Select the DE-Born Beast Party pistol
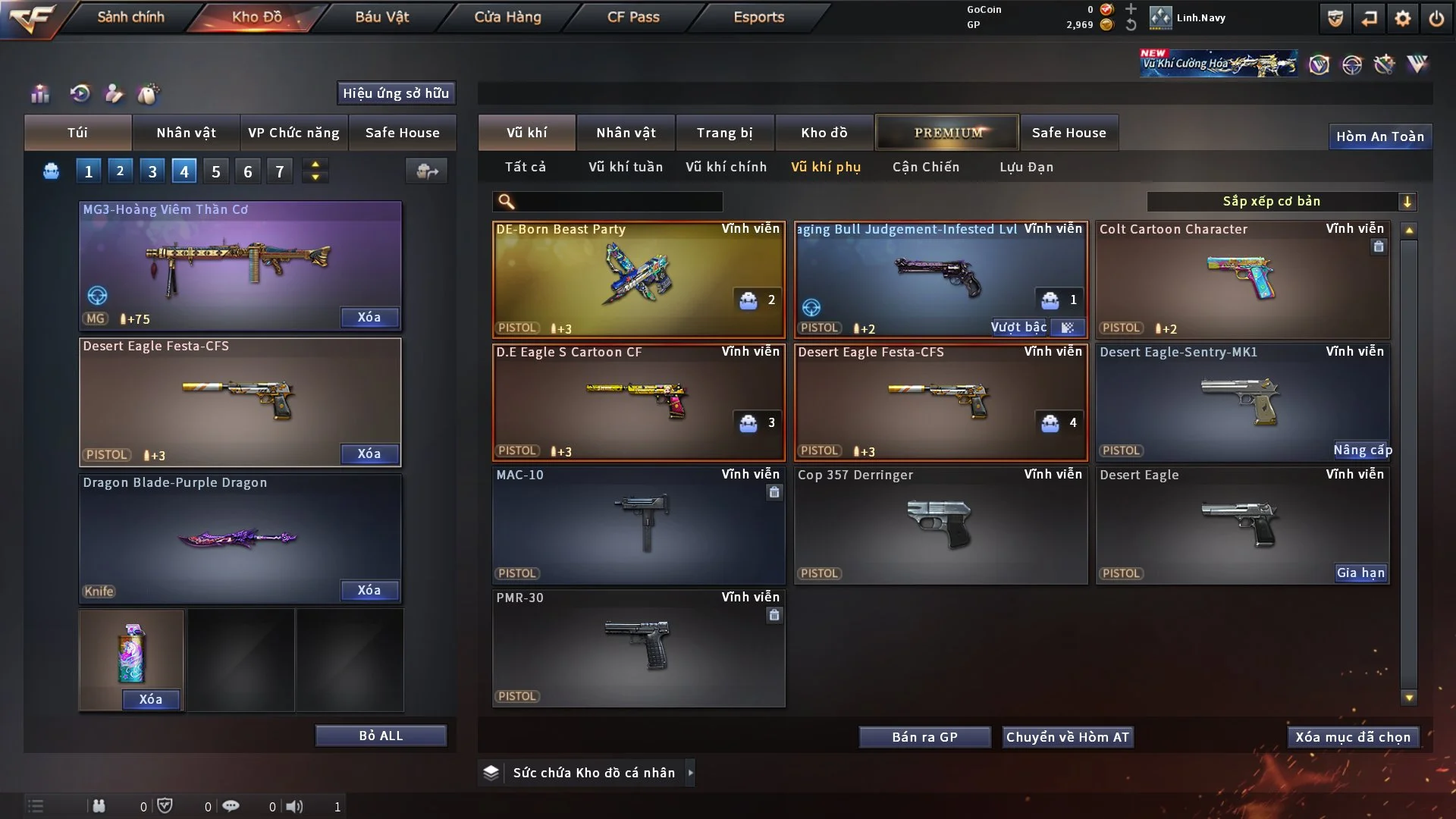The width and height of the screenshot is (1456, 819). click(x=638, y=279)
